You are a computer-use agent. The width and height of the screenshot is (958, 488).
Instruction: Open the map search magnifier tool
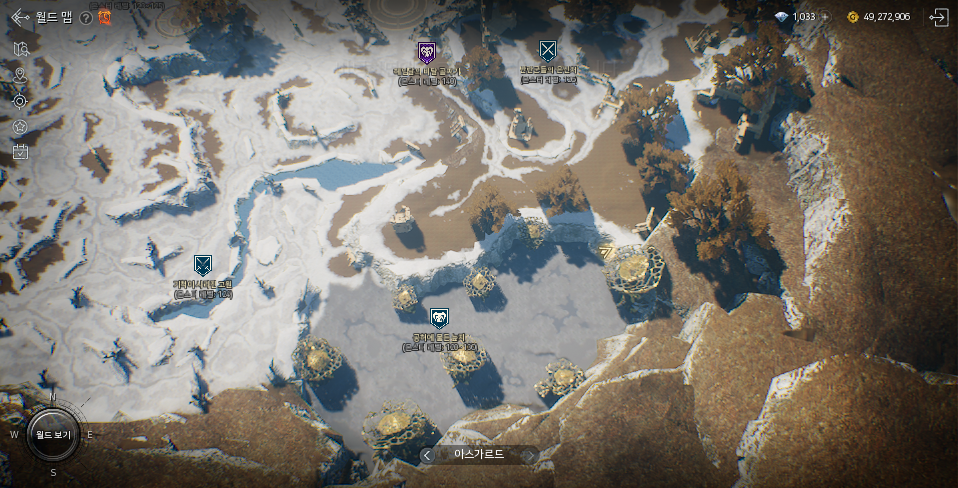tap(20, 49)
